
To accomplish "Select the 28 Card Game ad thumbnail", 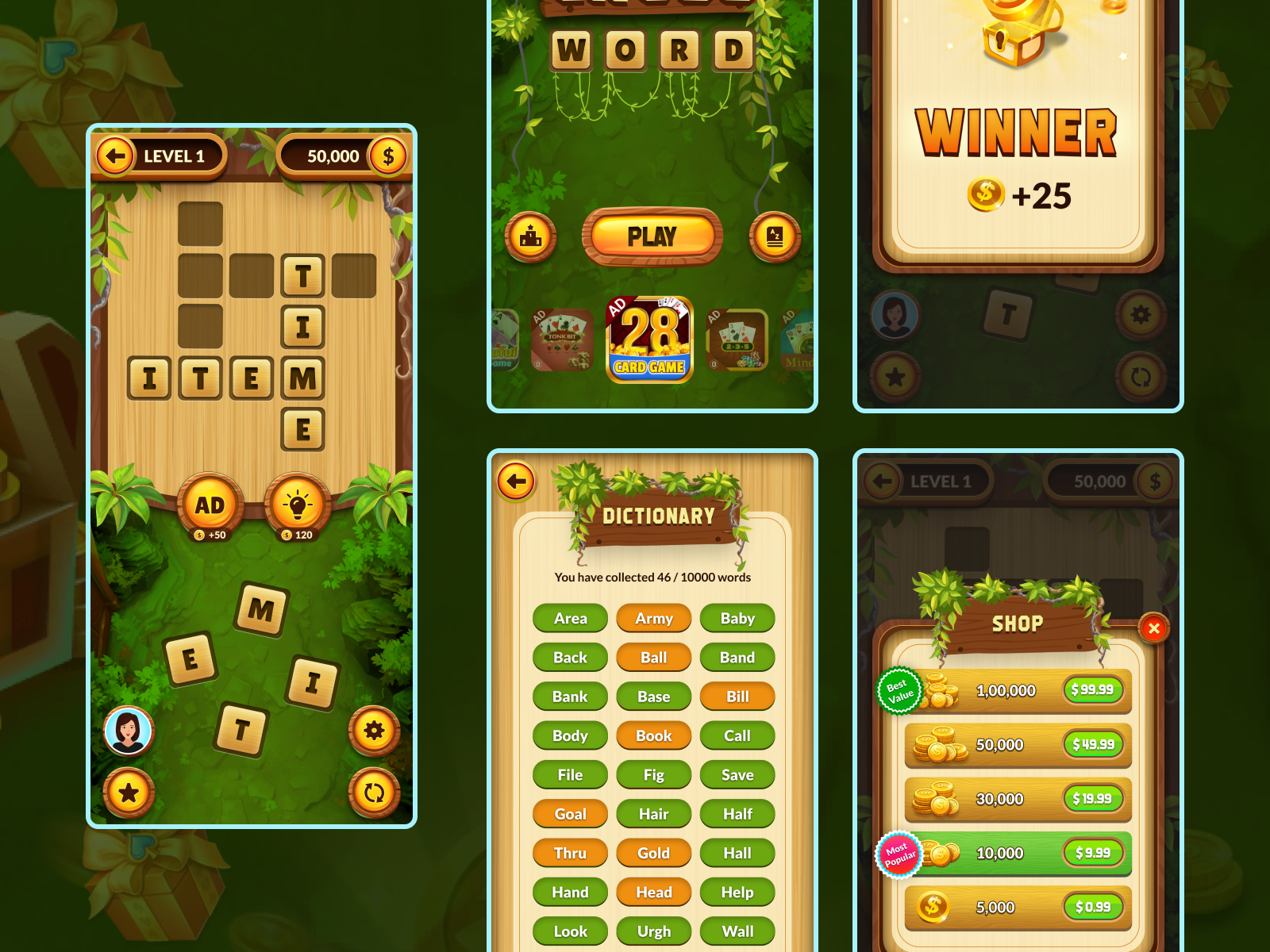I will [x=650, y=340].
